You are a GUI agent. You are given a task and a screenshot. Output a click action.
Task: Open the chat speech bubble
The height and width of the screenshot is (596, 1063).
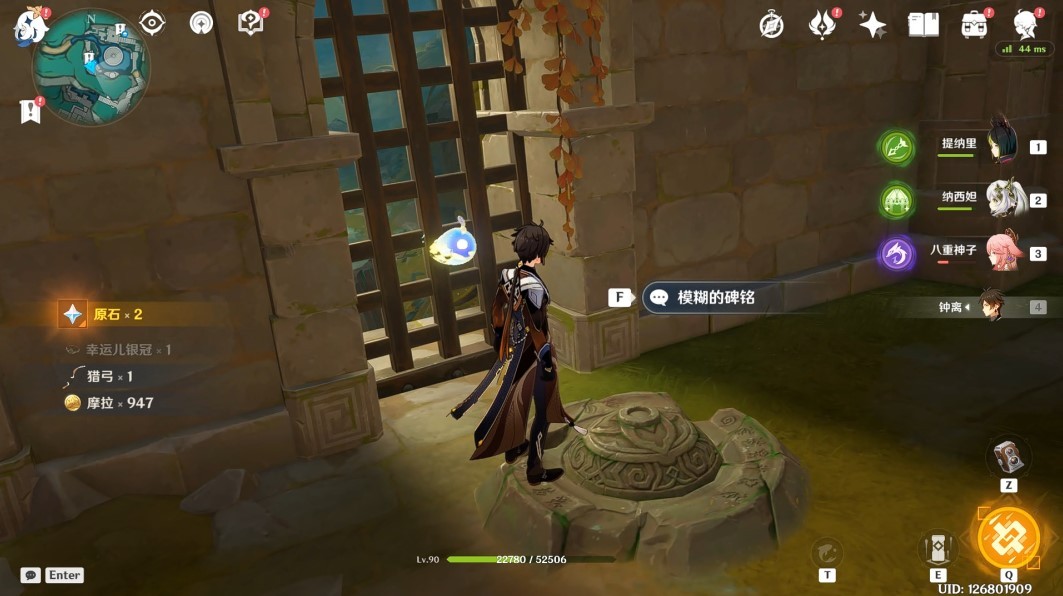pos(30,575)
